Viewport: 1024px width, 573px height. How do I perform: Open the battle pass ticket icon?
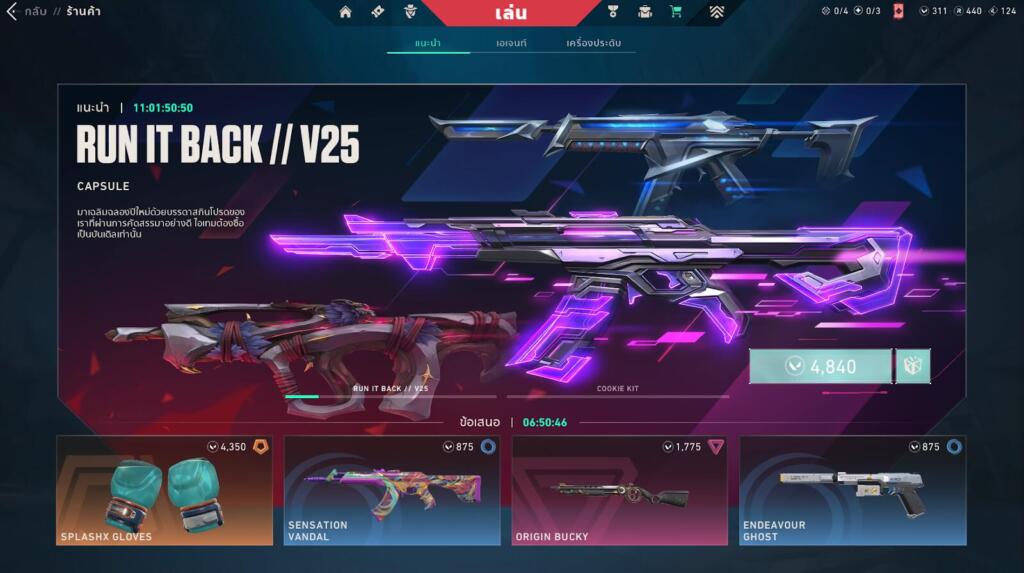(x=377, y=12)
